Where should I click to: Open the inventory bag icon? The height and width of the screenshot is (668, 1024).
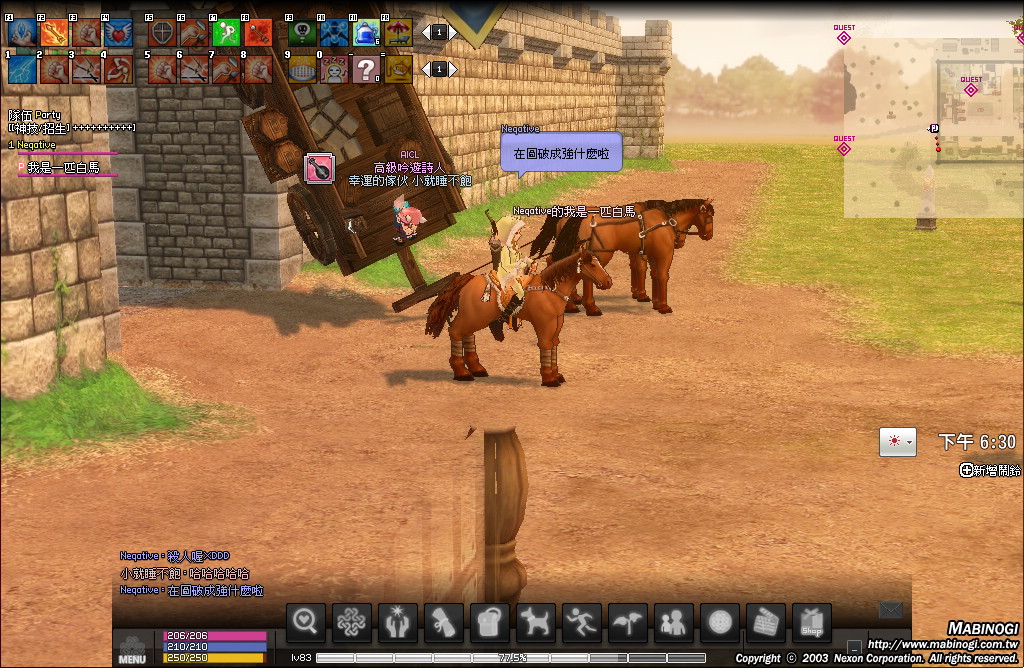[490, 622]
